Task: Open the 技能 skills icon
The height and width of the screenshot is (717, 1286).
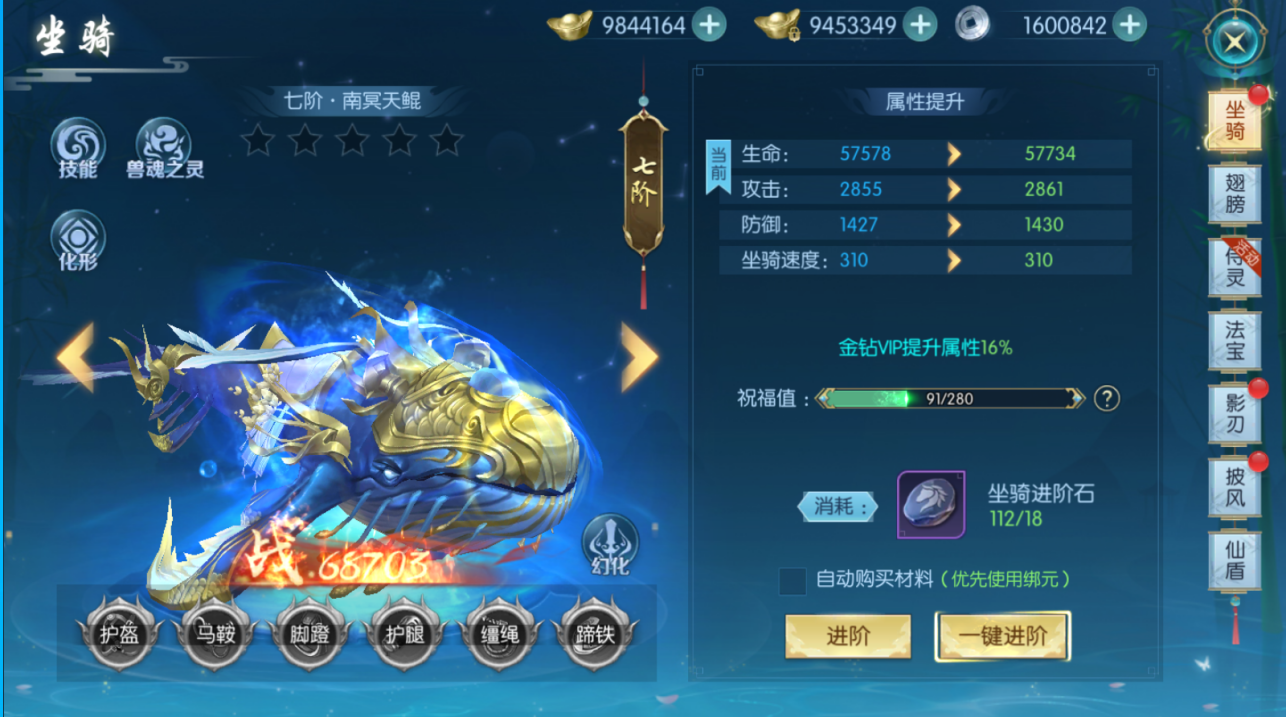Action: click(x=78, y=146)
